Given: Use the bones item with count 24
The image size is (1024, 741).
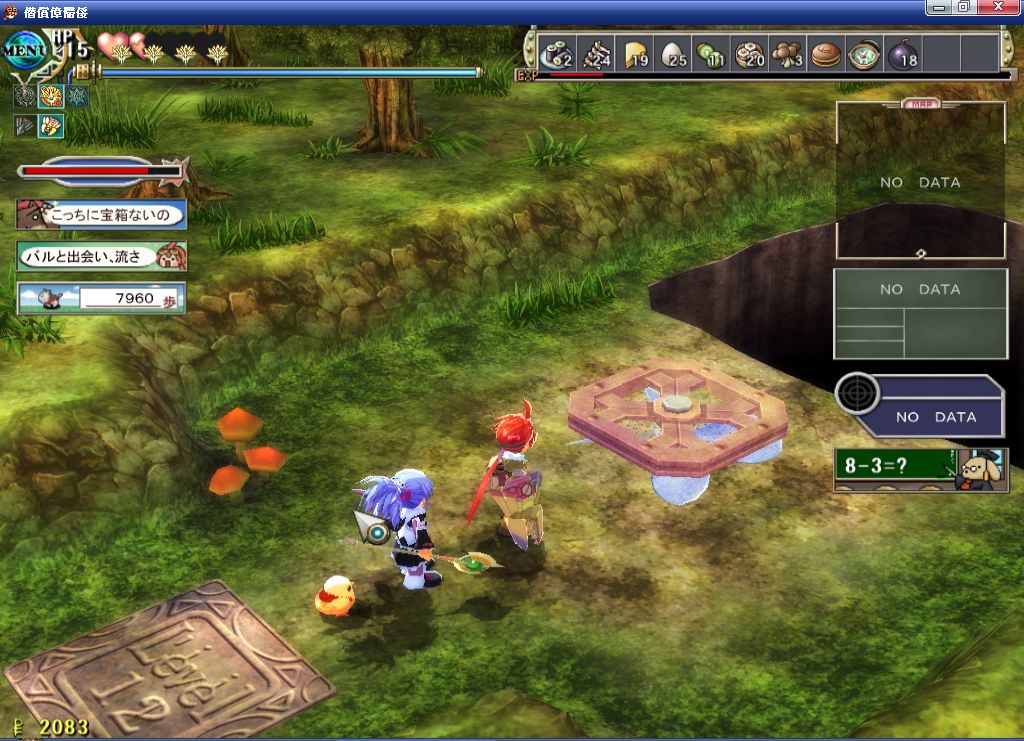Looking at the screenshot, I should 596,54.
